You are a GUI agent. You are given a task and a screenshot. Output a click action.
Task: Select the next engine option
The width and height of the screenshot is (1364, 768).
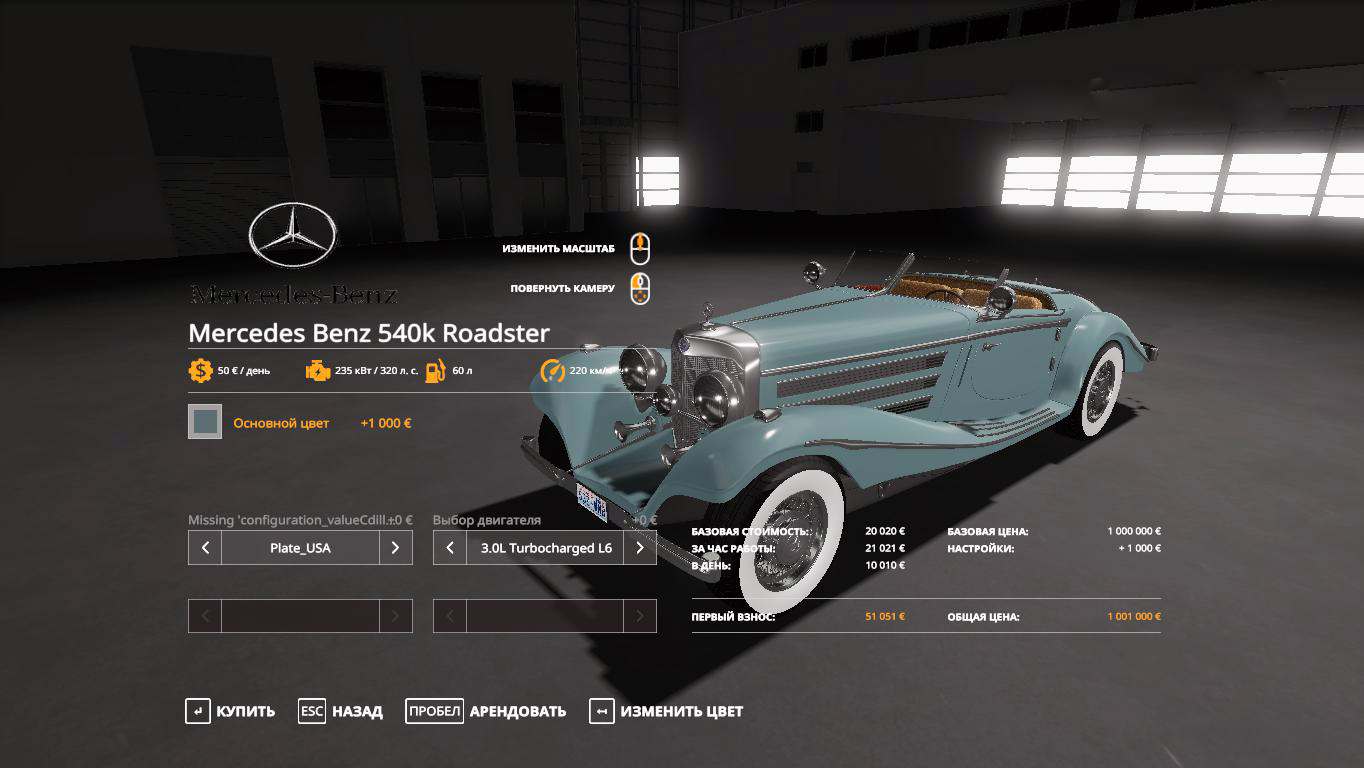640,548
